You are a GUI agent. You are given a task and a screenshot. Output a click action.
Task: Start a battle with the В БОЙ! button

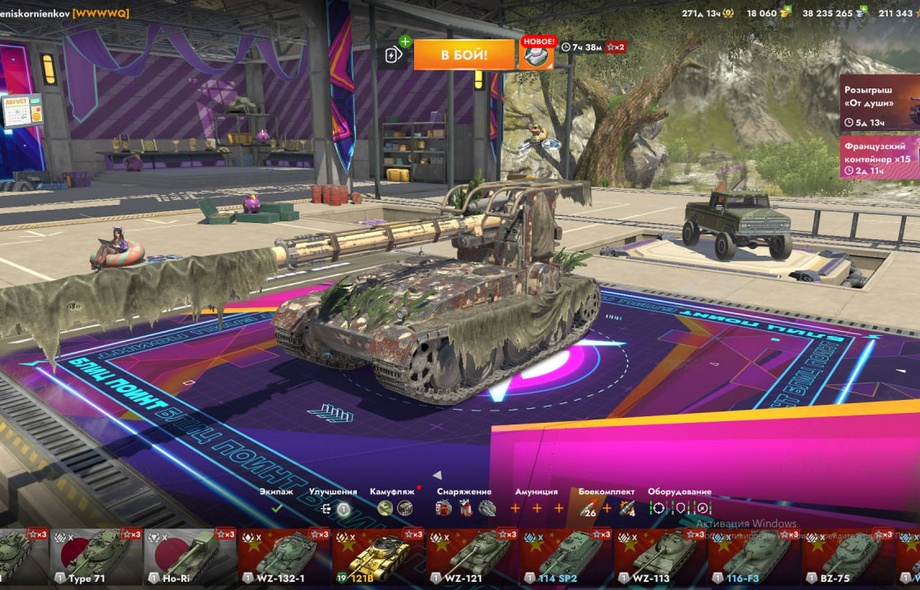(x=464, y=54)
